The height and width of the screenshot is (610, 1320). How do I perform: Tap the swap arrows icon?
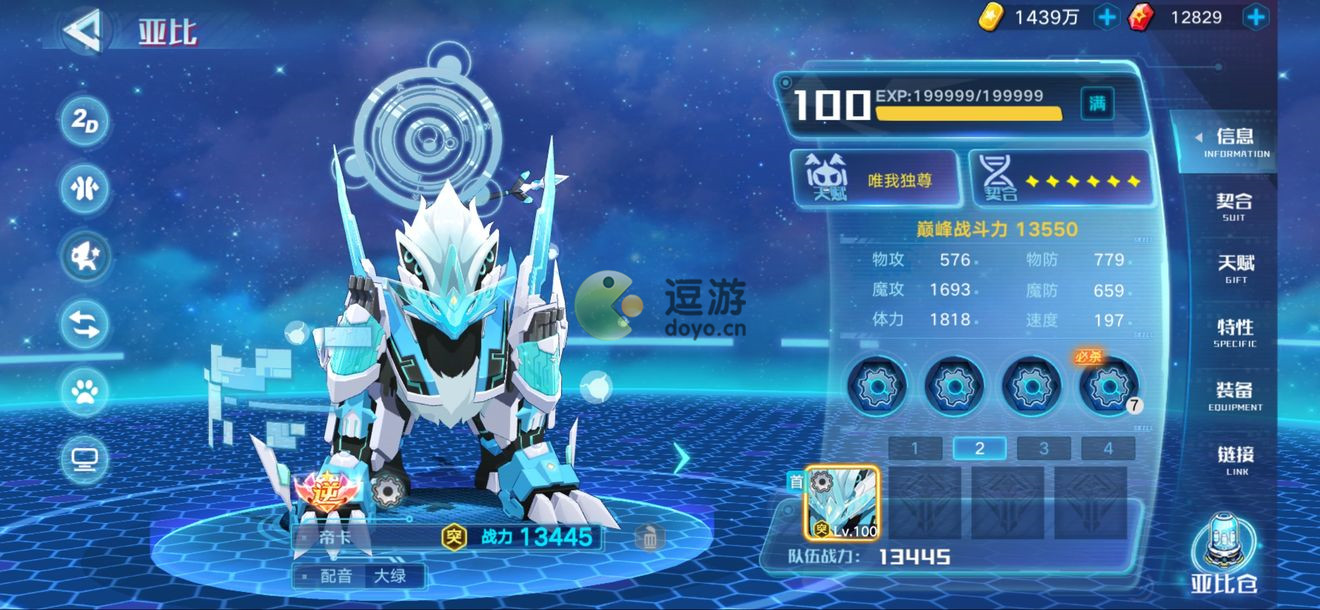(85, 324)
